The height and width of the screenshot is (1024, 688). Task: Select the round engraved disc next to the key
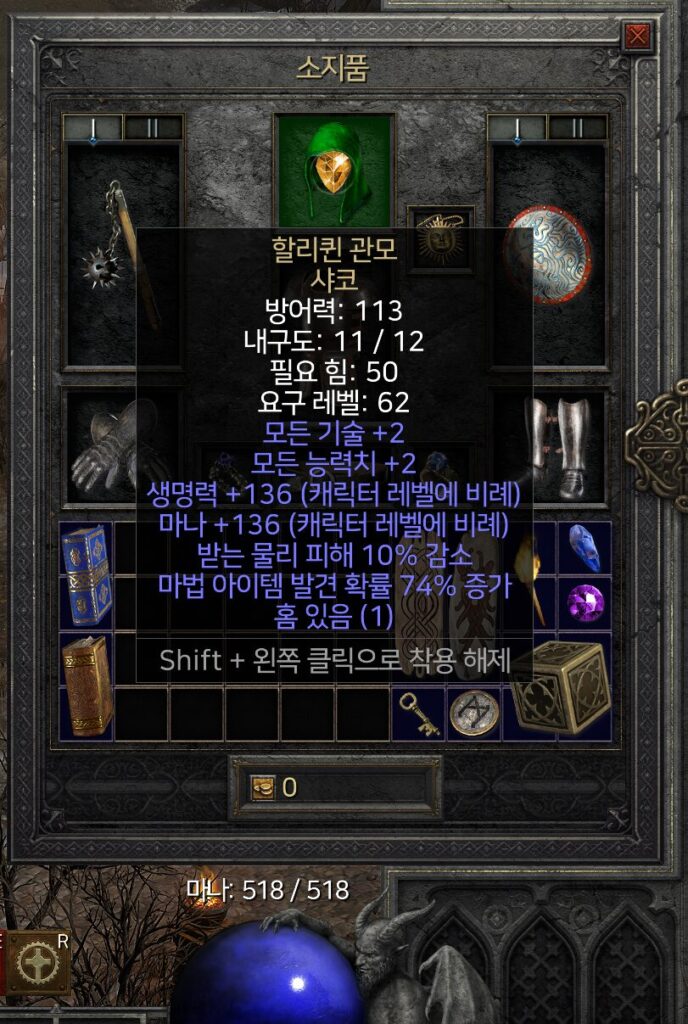tap(473, 713)
